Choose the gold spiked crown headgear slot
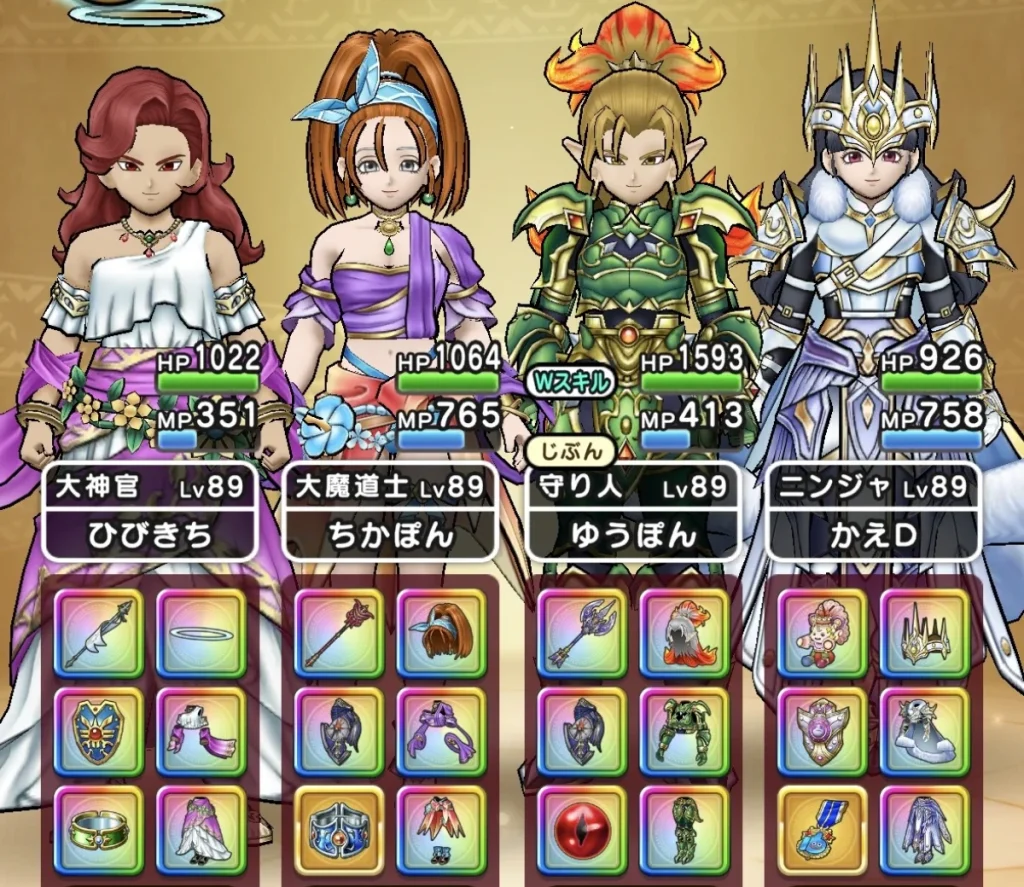This screenshot has height=887, width=1024. [x=925, y=634]
